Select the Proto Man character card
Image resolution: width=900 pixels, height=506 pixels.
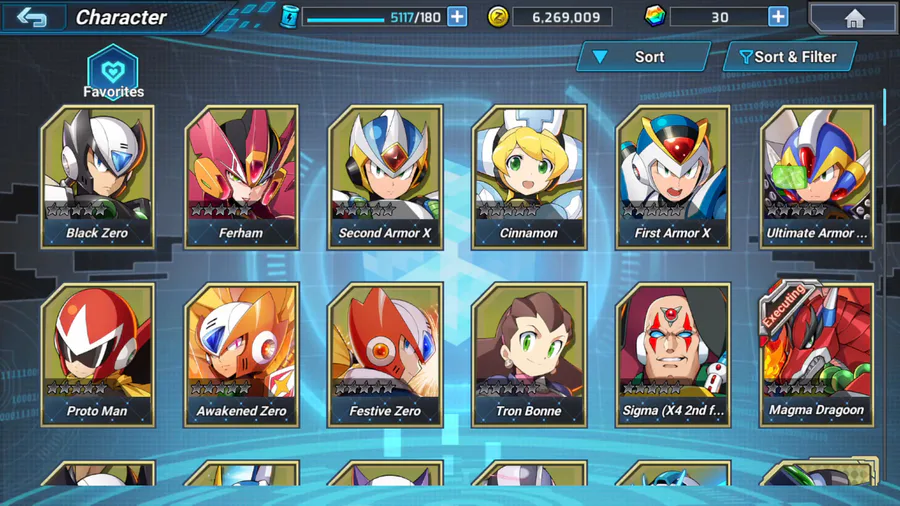[97, 353]
